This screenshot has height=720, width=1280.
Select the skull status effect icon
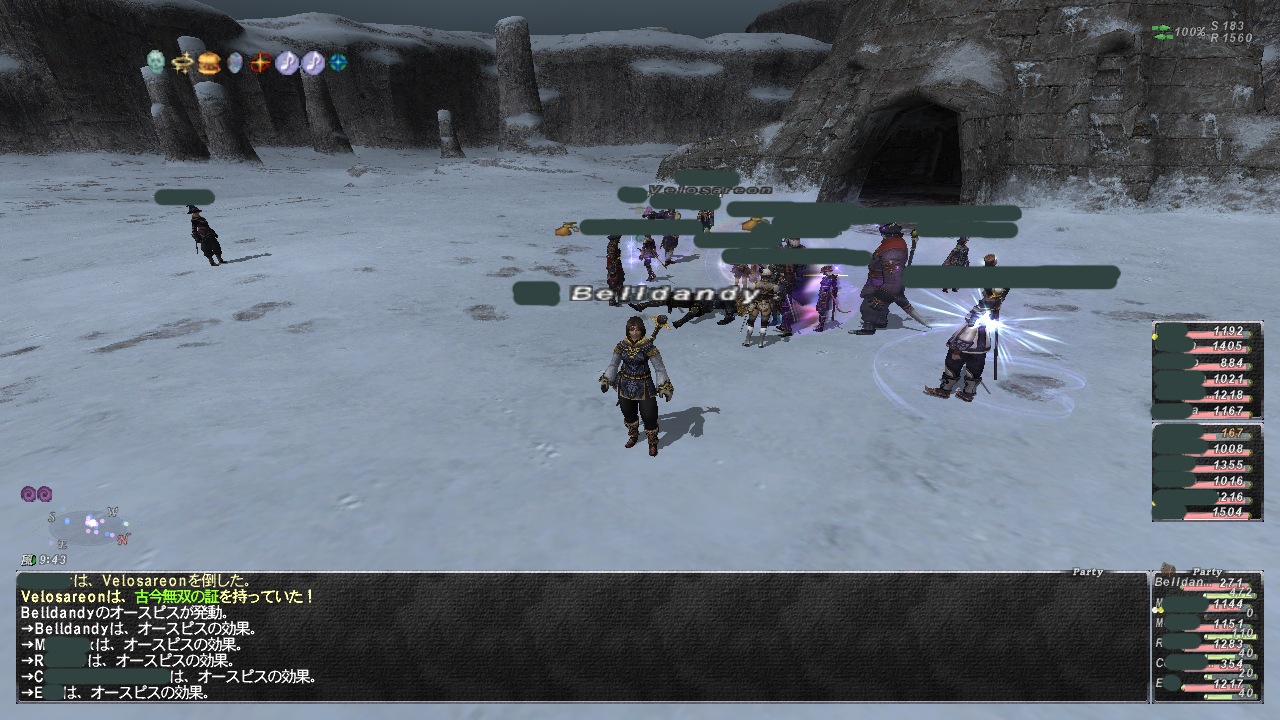[155, 62]
